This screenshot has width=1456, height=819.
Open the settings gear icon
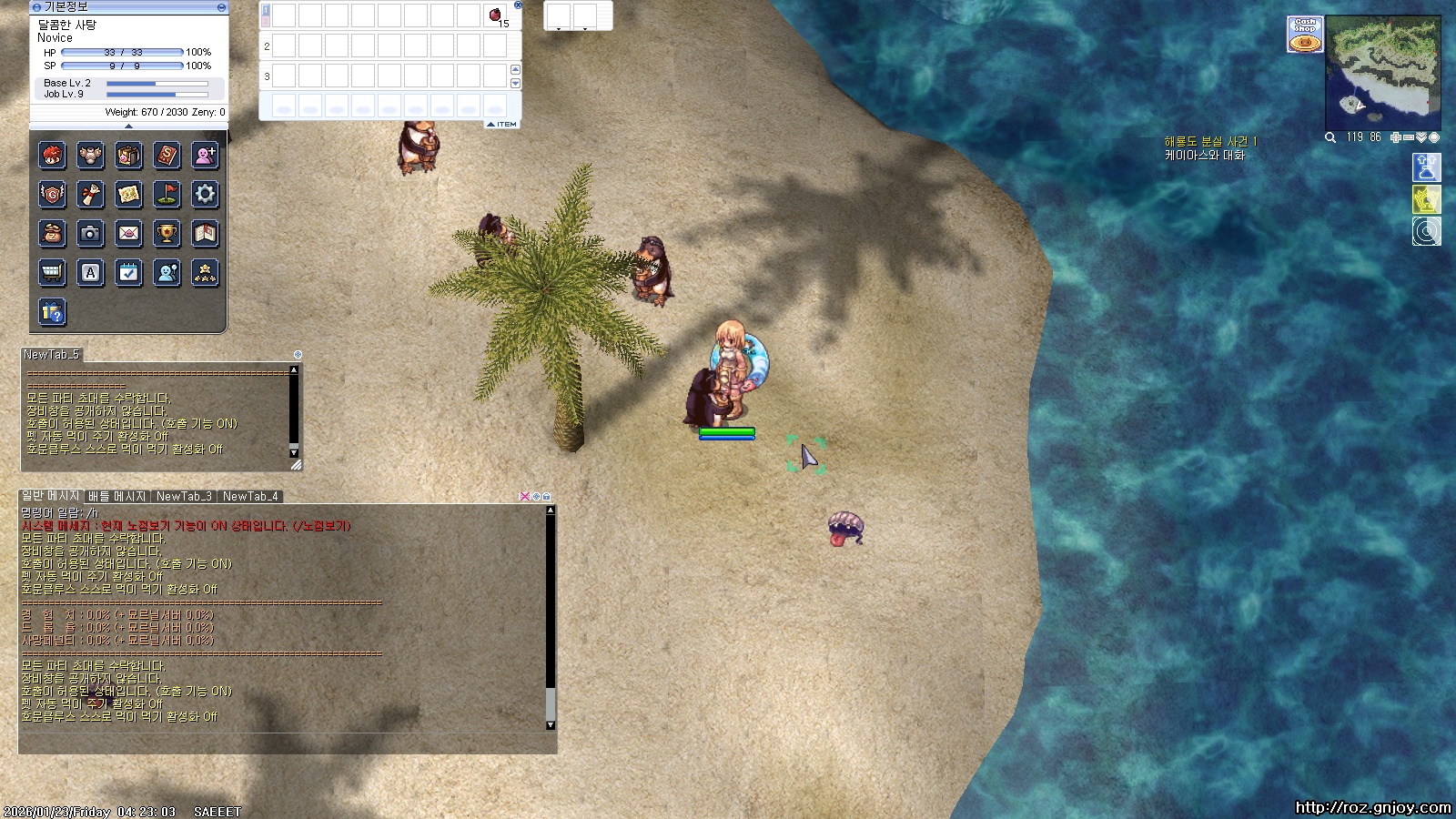[206, 194]
